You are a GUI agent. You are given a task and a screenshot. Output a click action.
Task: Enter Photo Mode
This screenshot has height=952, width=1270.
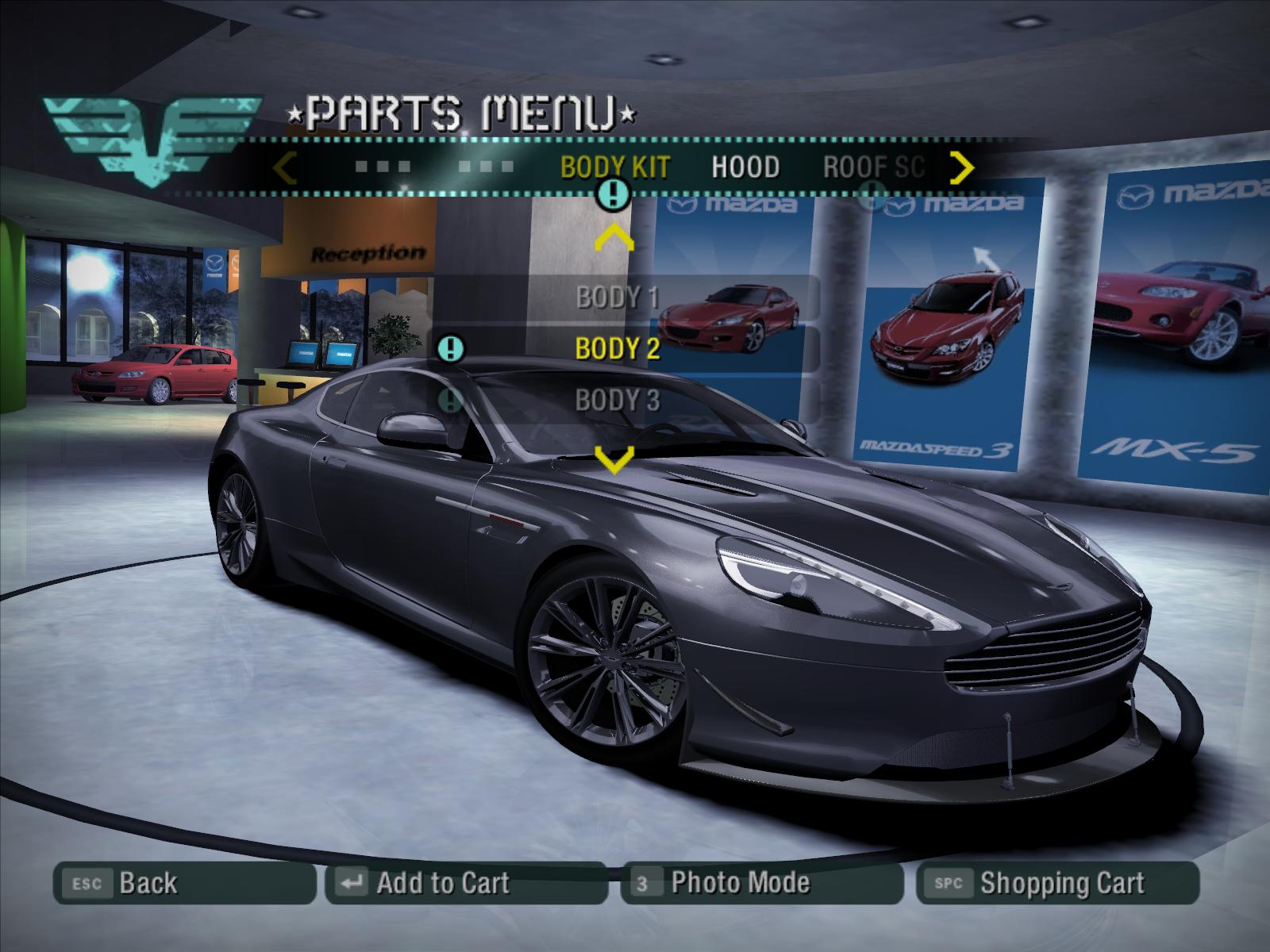coord(762,883)
